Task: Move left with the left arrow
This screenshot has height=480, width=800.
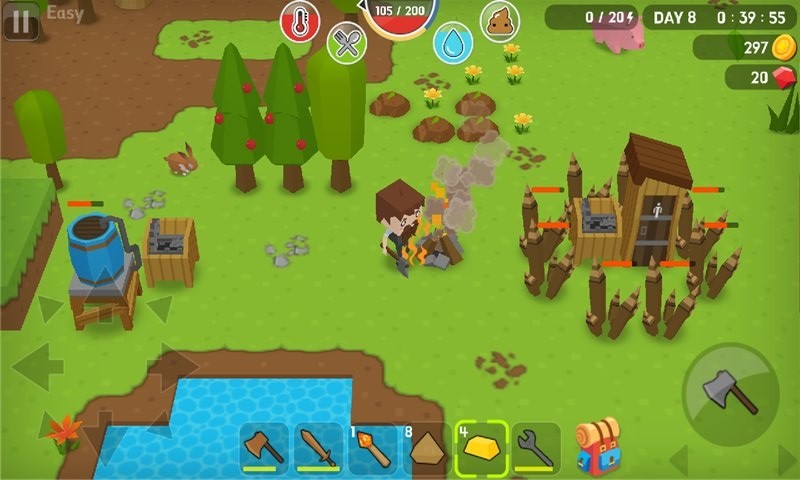Action: point(37,367)
